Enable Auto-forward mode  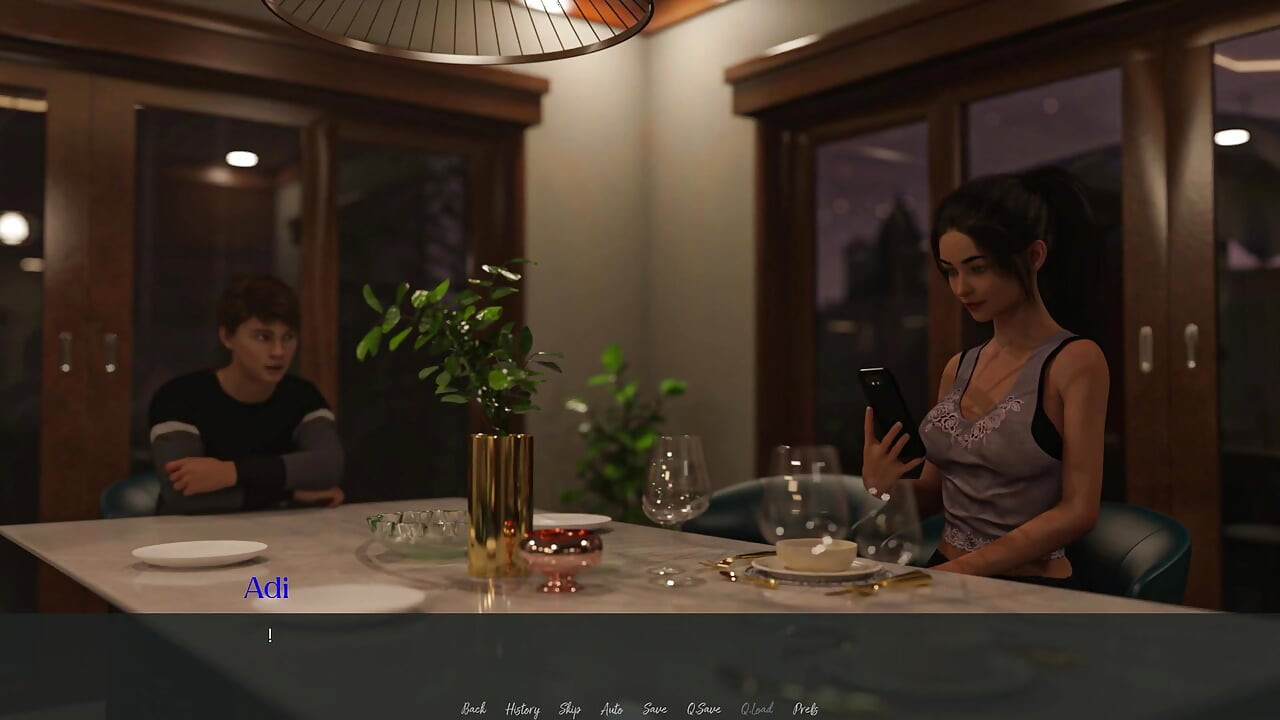tap(611, 708)
